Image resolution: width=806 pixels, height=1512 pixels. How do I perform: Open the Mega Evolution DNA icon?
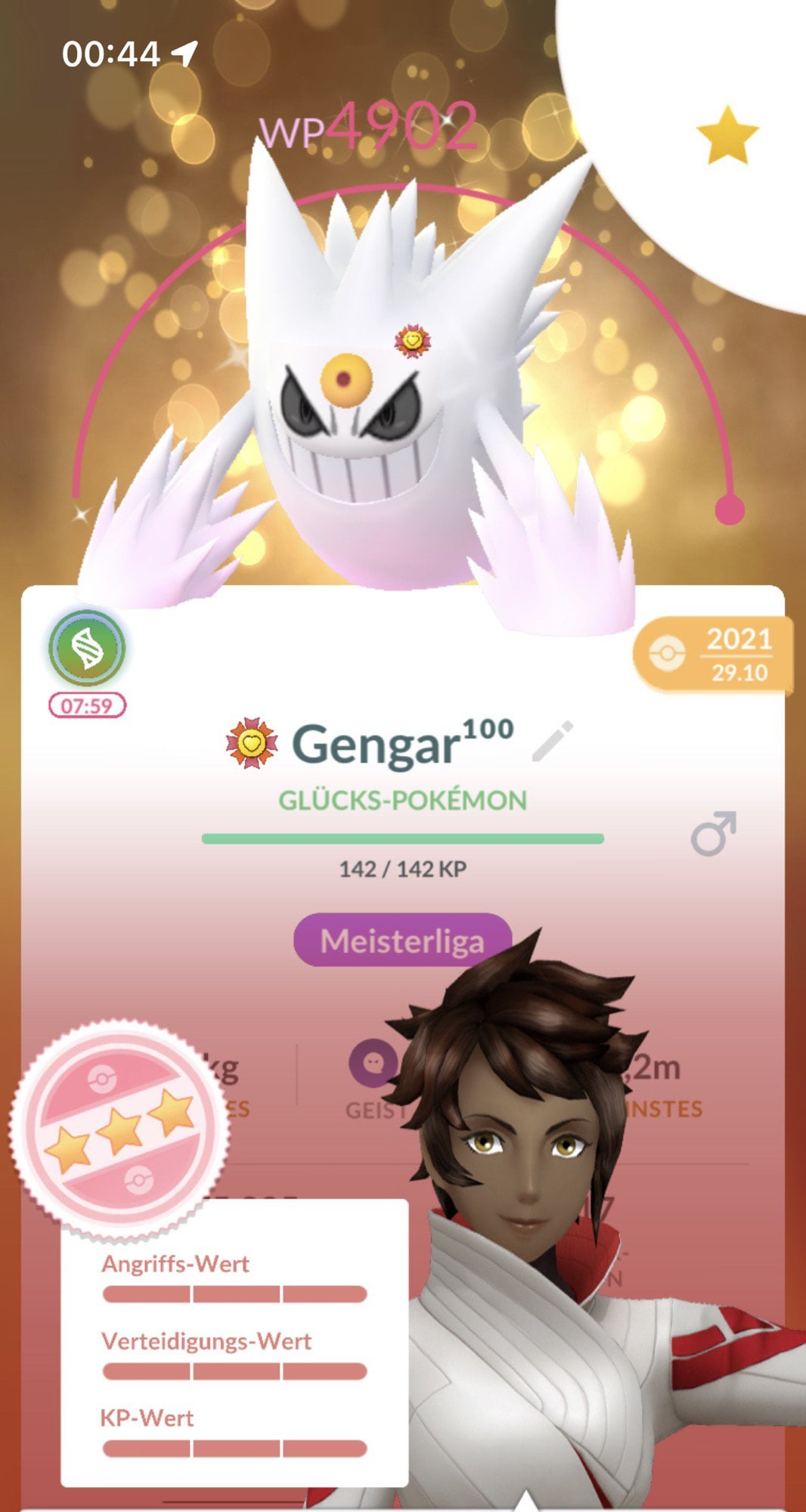pos(87,649)
